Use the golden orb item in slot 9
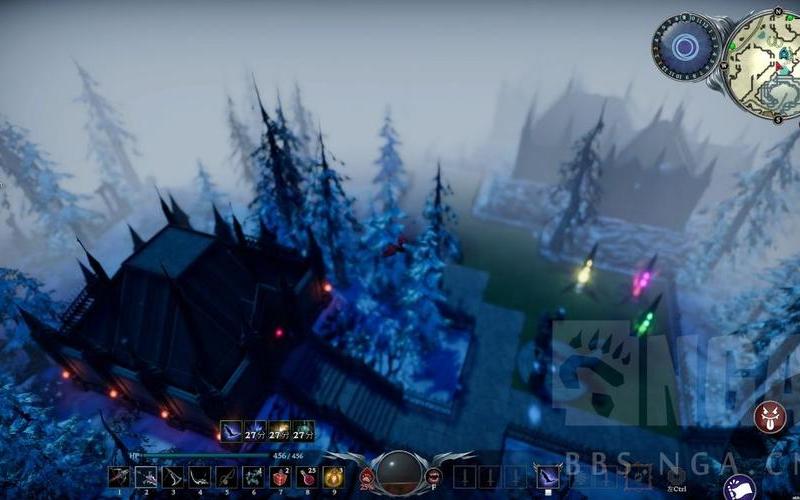This screenshot has height=500, width=800. click(x=333, y=477)
